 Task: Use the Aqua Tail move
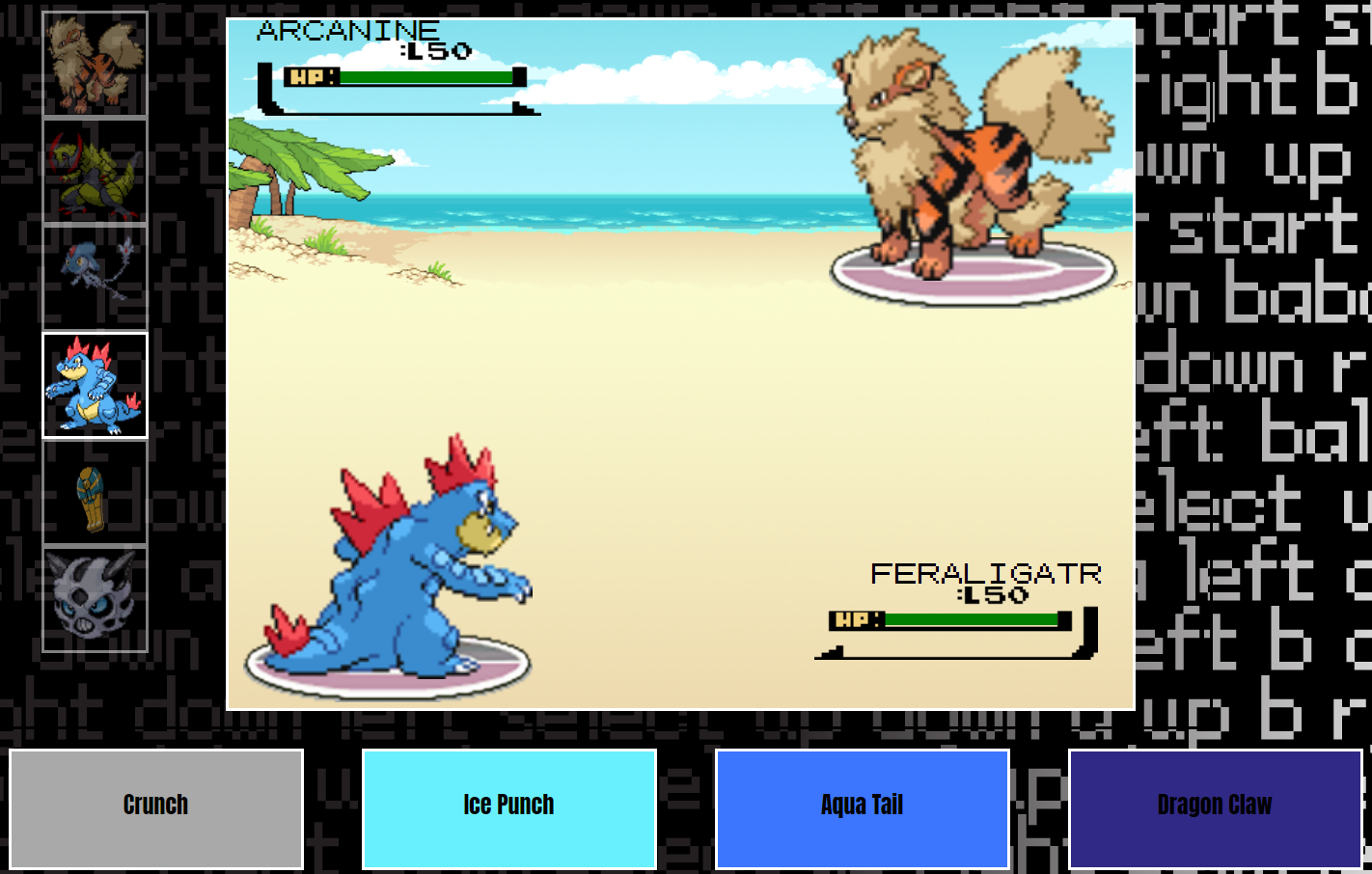click(862, 808)
